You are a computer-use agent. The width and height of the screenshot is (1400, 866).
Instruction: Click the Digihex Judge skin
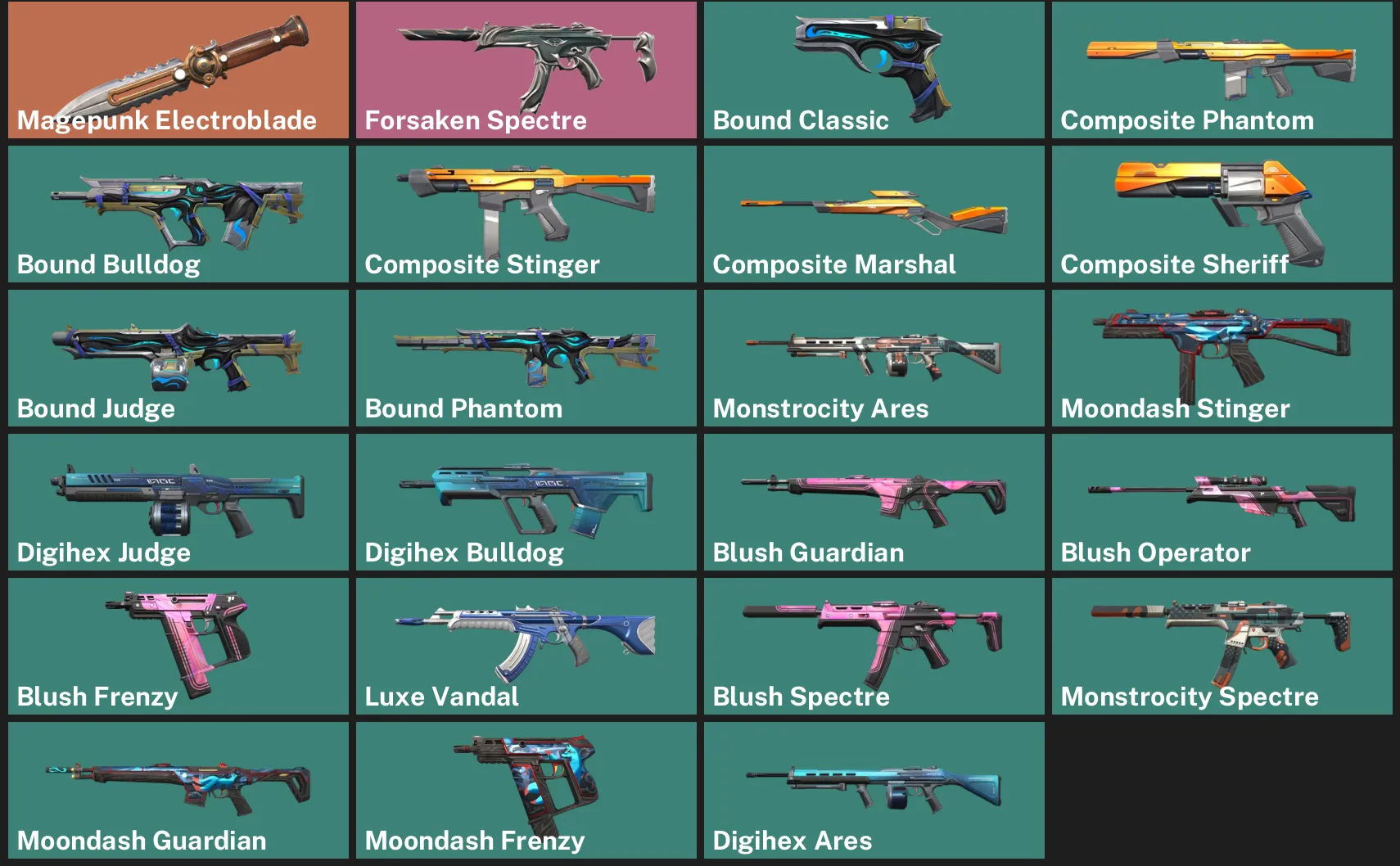(x=177, y=502)
